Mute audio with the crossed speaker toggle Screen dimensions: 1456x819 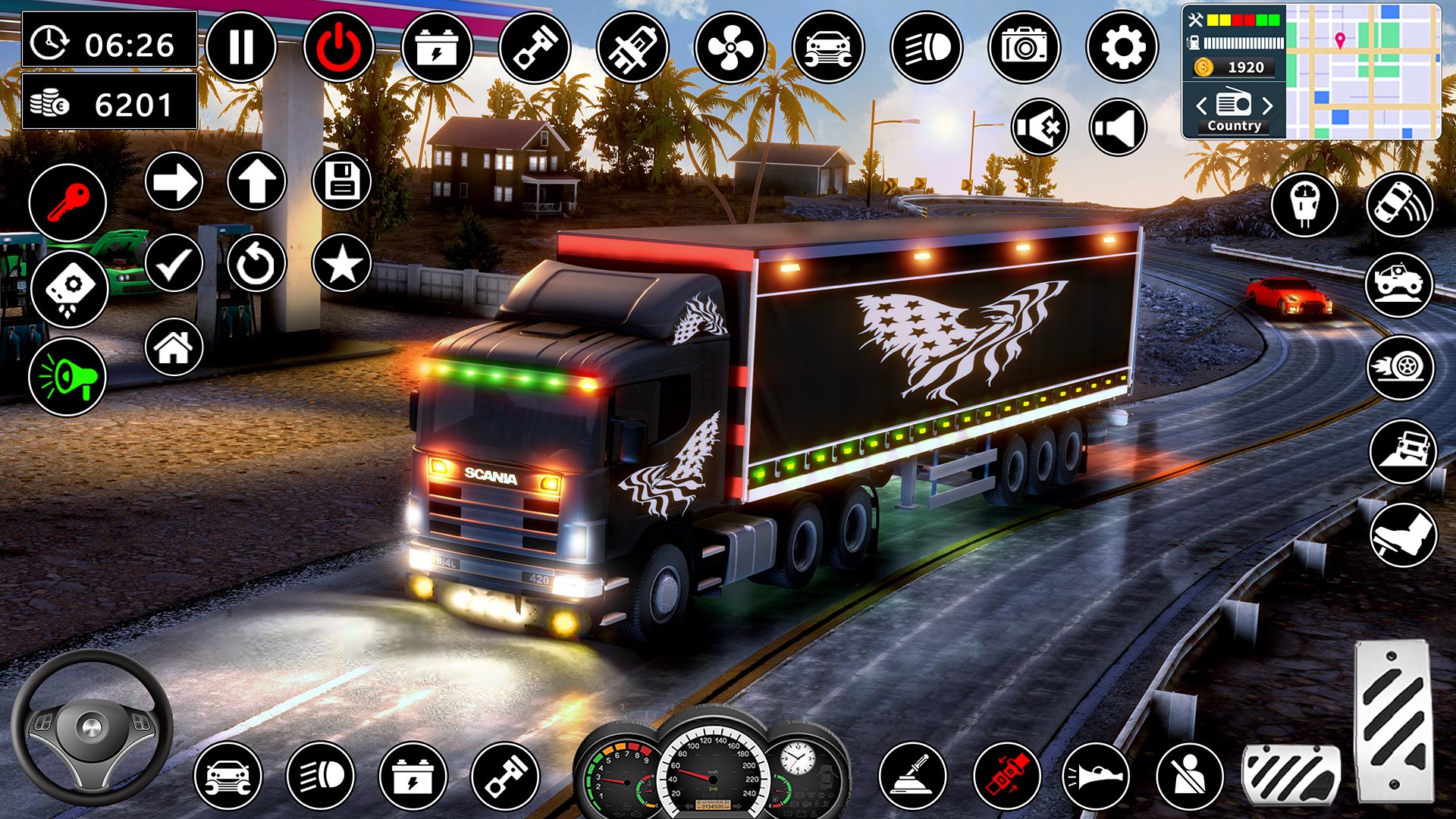[1039, 127]
